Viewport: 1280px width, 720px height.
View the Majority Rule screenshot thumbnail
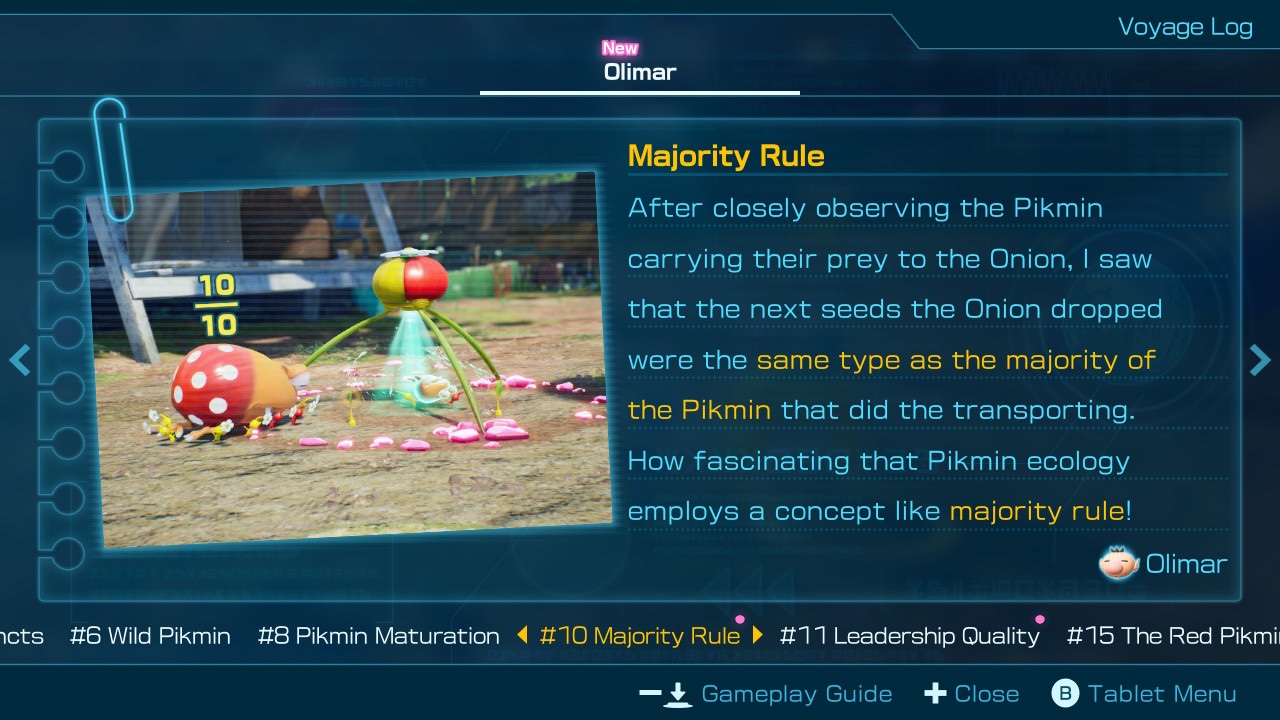[x=350, y=360]
